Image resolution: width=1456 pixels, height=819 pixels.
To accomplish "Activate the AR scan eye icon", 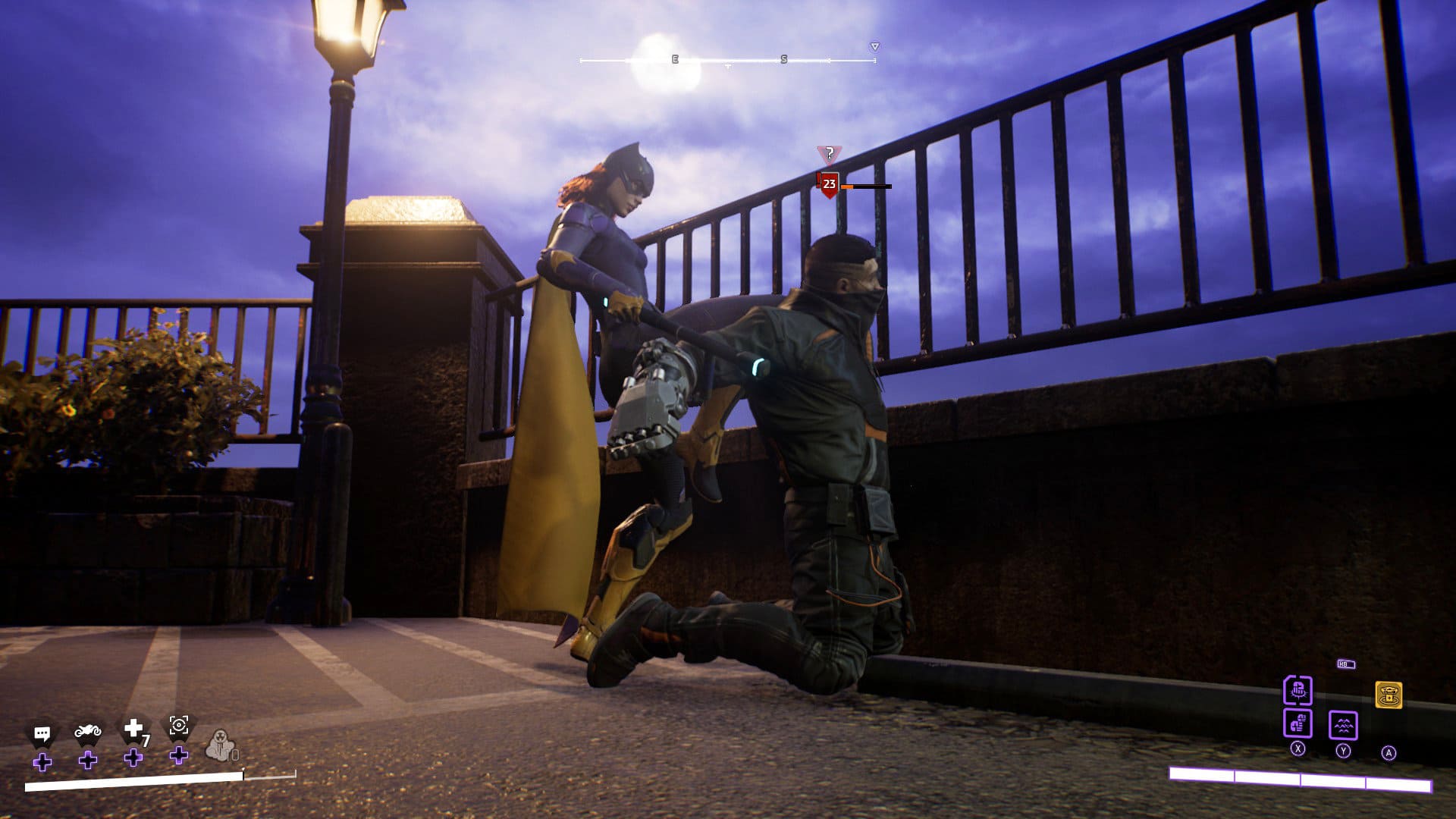I will click(x=179, y=726).
